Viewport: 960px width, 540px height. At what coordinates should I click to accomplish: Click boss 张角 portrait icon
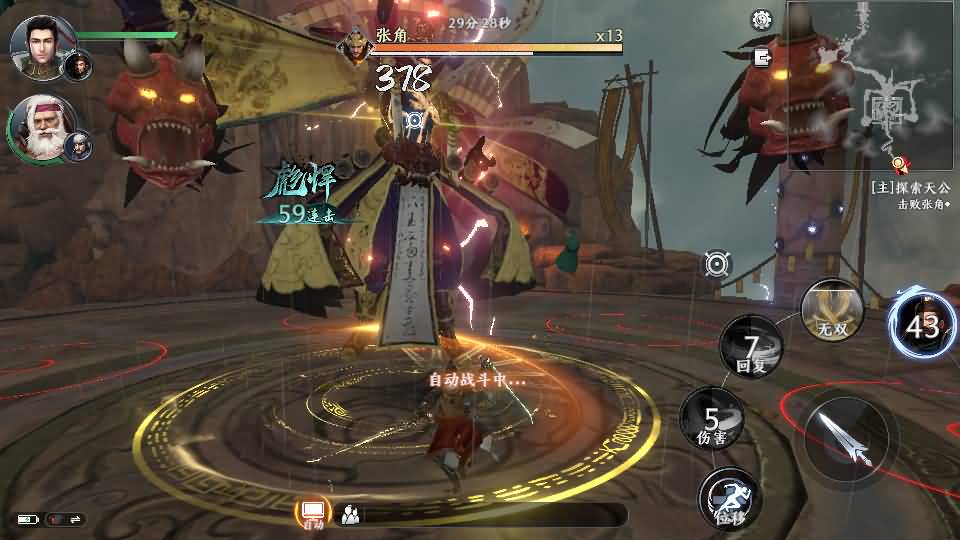point(354,47)
